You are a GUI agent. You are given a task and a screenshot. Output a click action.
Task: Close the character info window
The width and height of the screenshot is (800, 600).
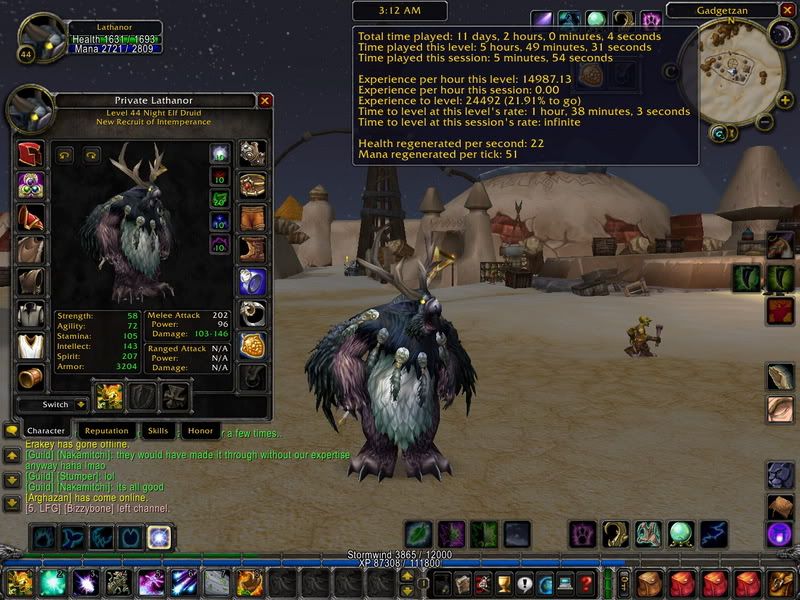coord(265,101)
